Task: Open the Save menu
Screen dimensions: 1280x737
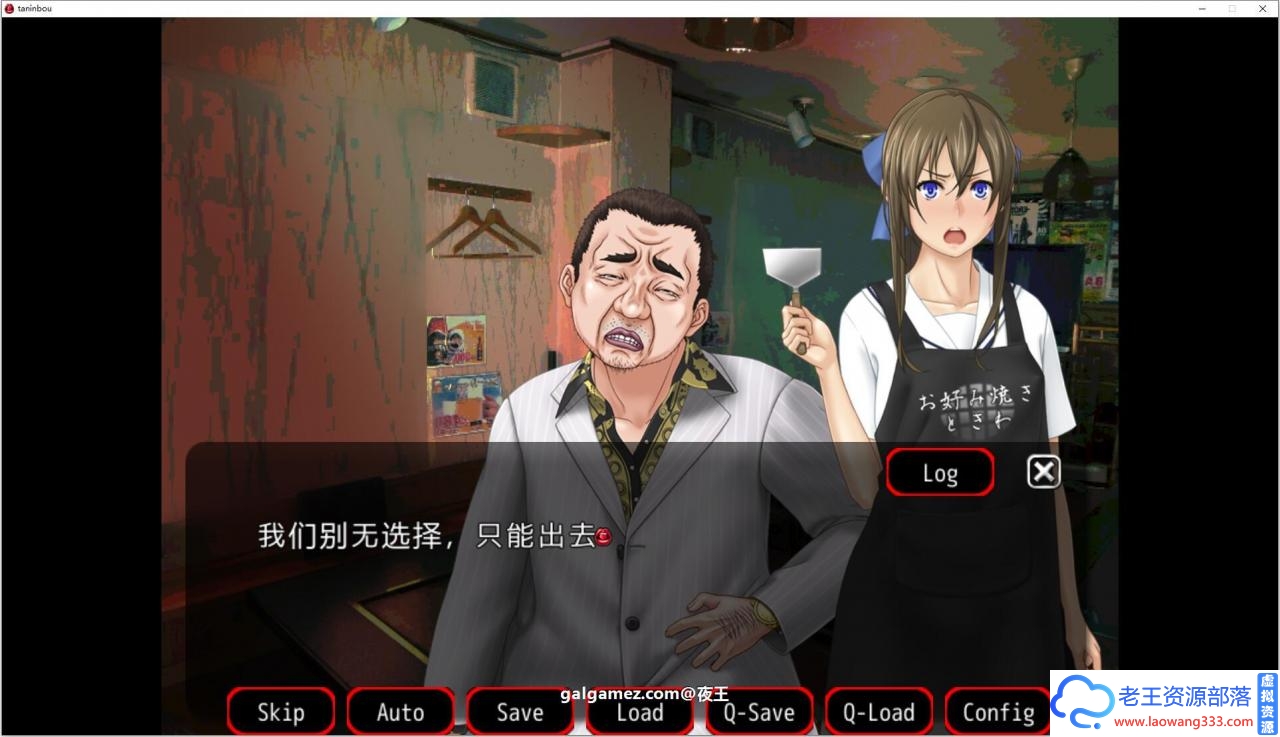Action: click(519, 712)
